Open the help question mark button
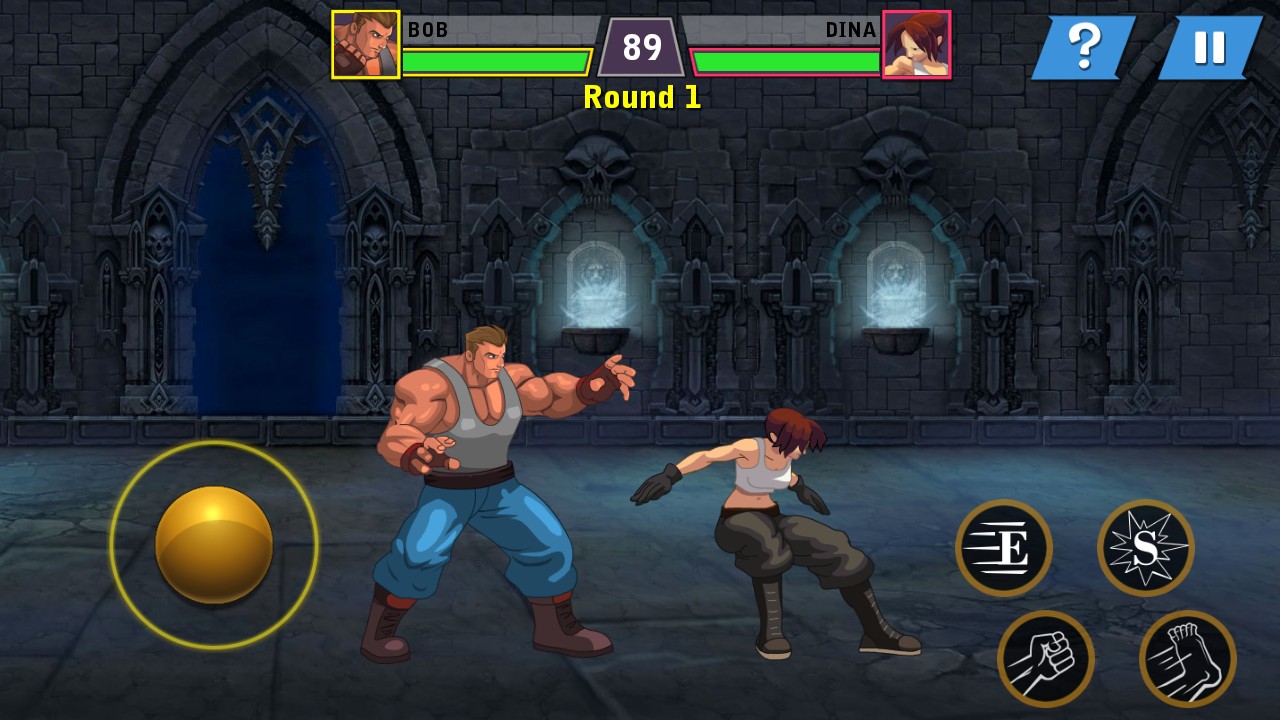Image resolution: width=1280 pixels, height=720 pixels. [1084, 47]
